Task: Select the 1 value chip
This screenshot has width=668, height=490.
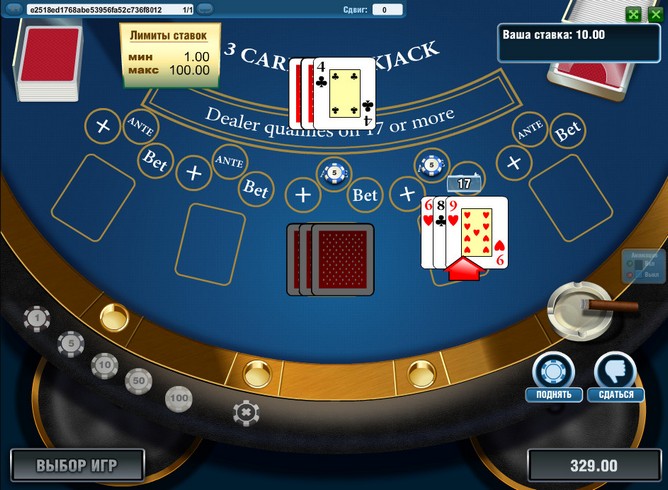Action: click(x=37, y=319)
